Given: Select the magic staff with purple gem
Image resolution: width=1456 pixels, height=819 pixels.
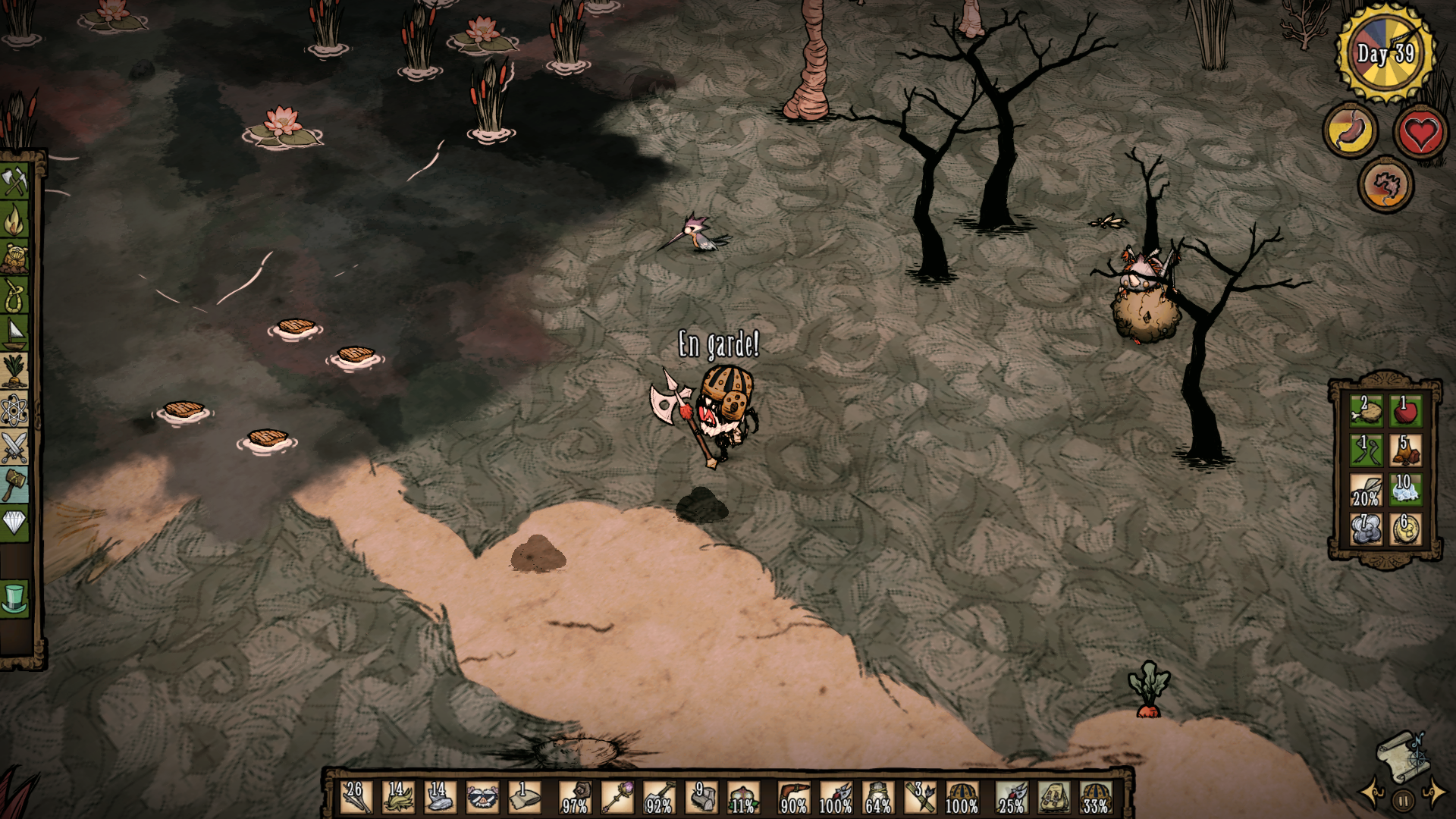Looking at the screenshot, I should pyautogui.click(x=617, y=797).
